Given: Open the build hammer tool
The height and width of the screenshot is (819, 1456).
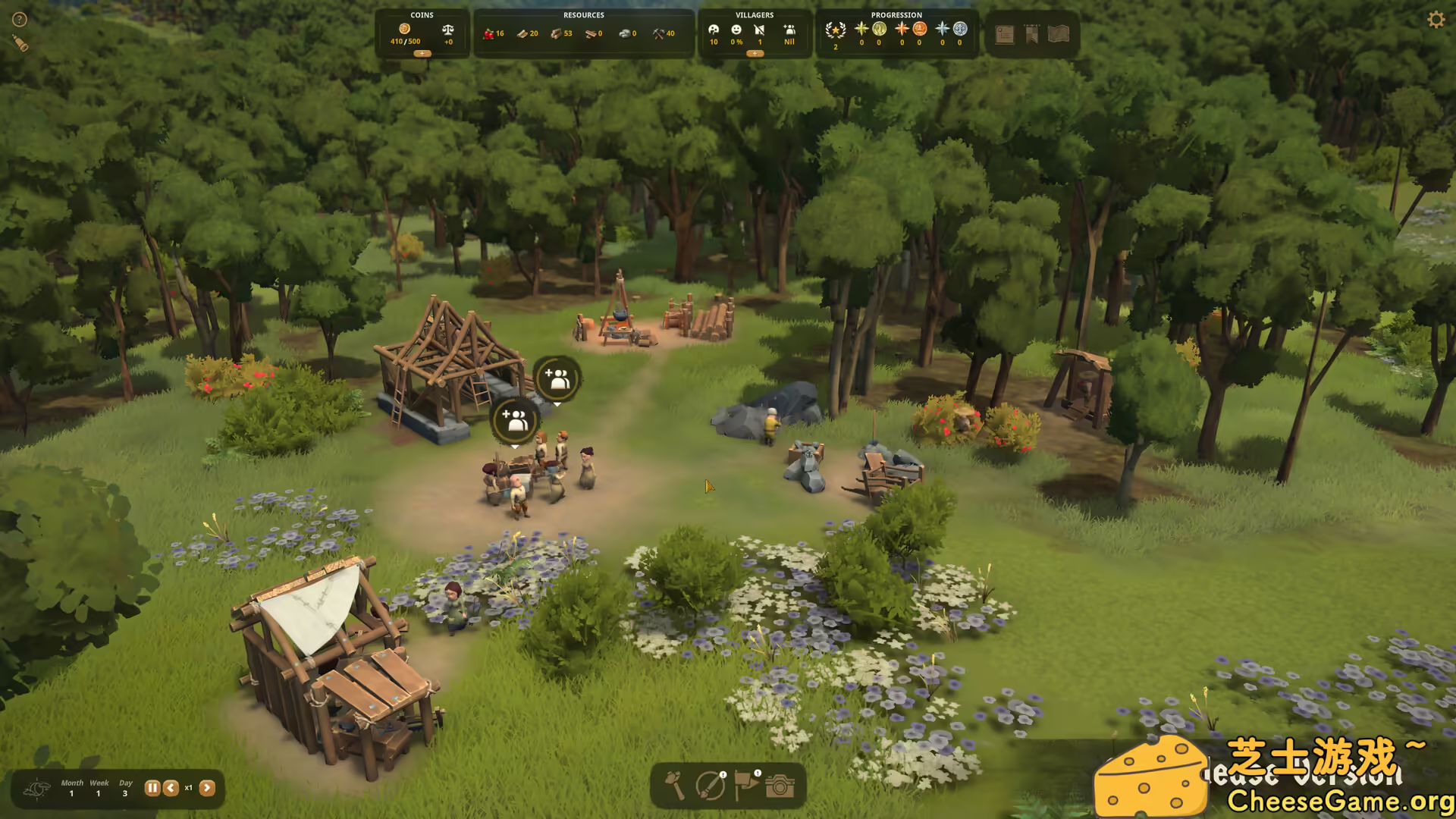Looking at the screenshot, I should (675, 786).
